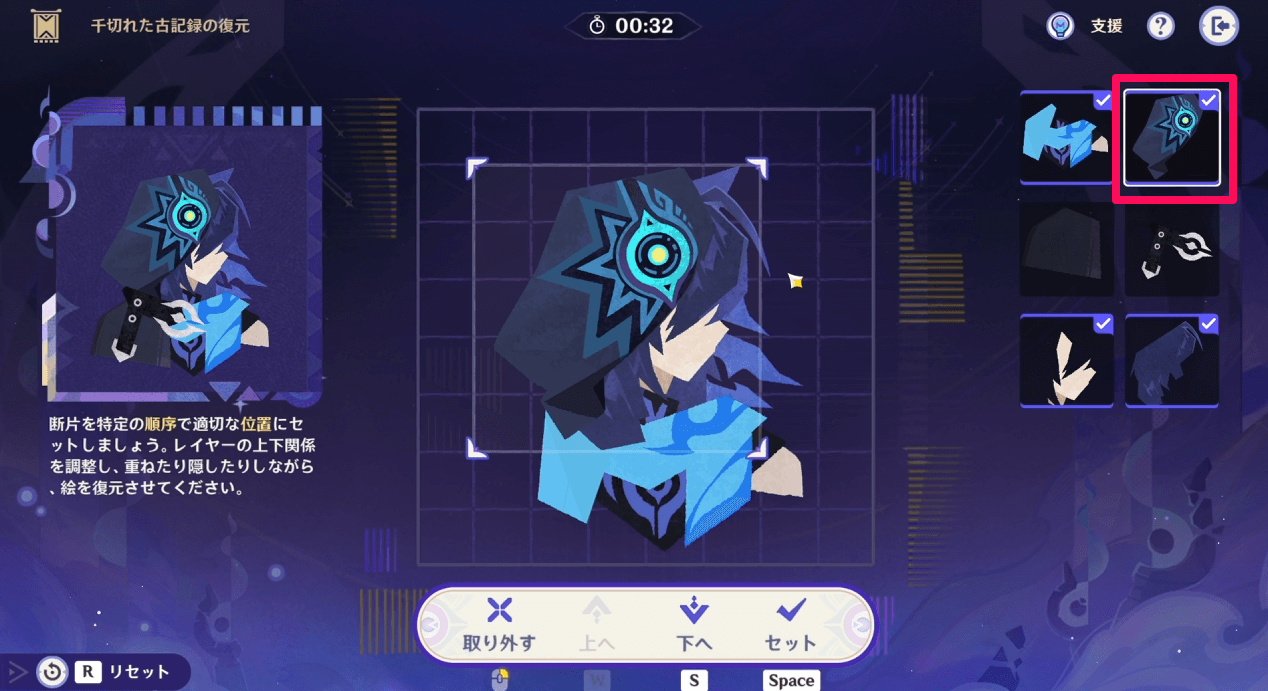Confirm placement with the セット button
Viewport: 1268px width, 691px height.
coord(790,624)
